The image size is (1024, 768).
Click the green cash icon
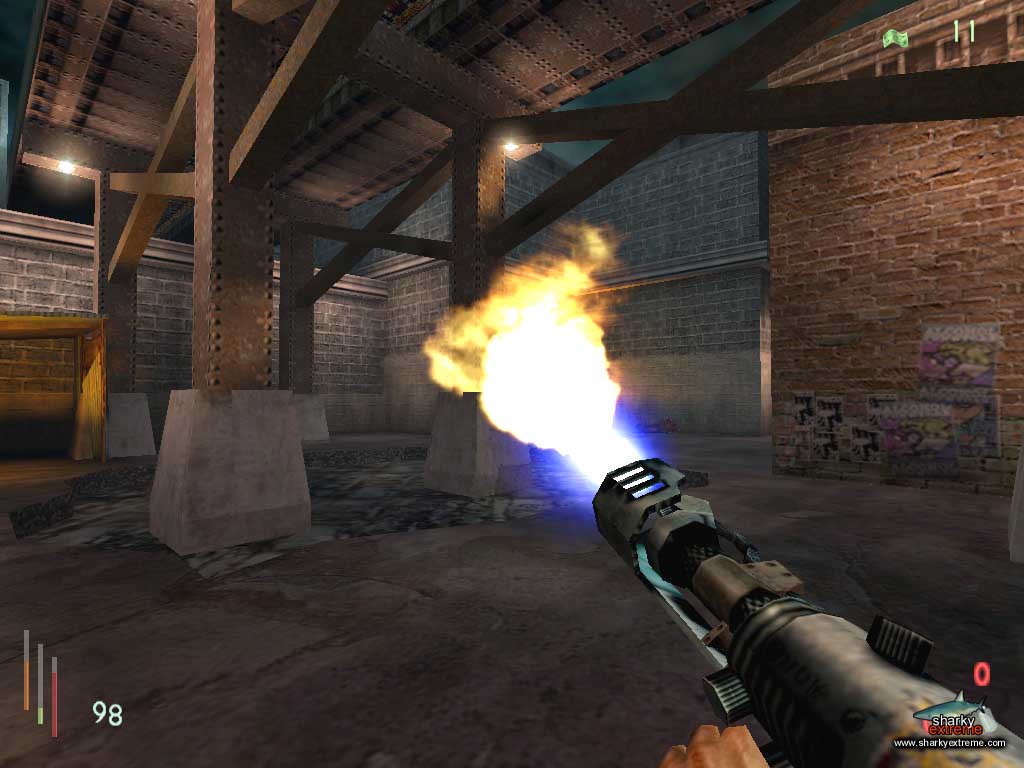pos(895,37)
